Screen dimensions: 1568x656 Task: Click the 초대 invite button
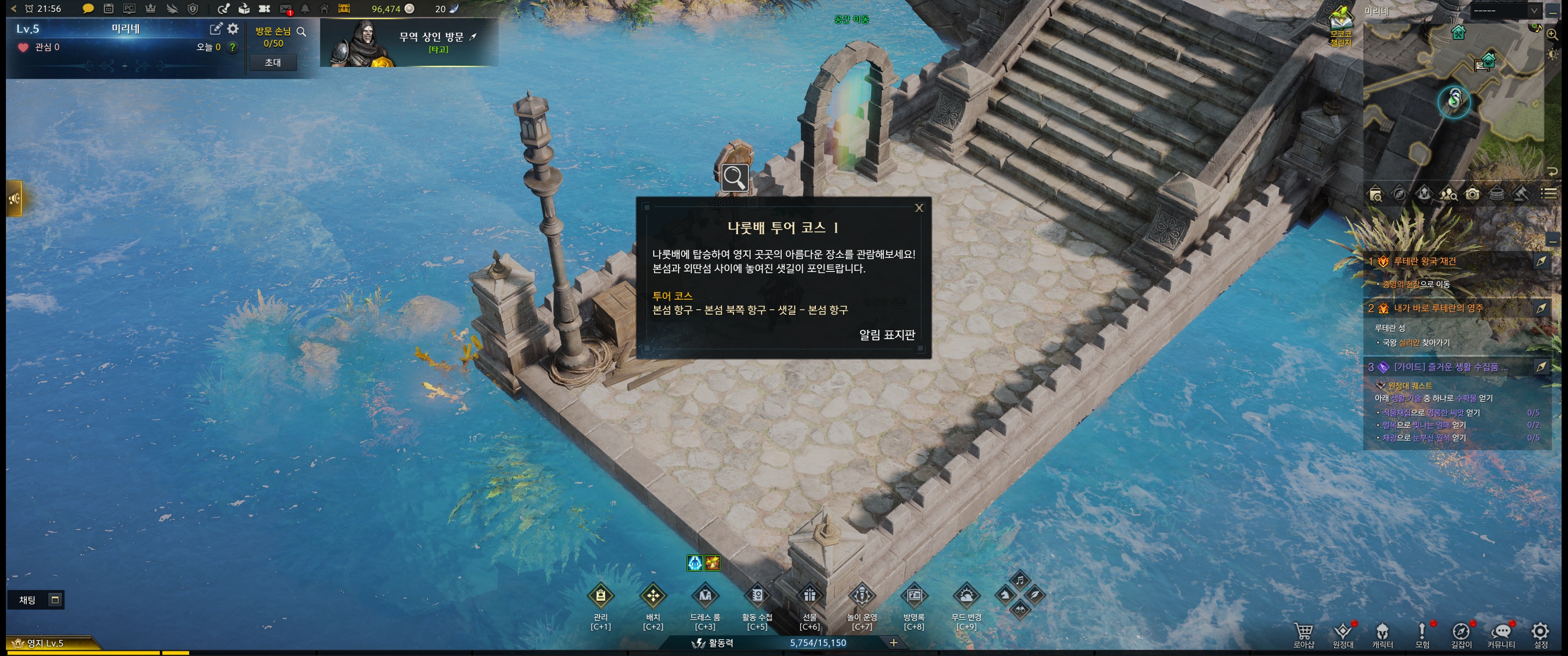(x=273, y=63)
